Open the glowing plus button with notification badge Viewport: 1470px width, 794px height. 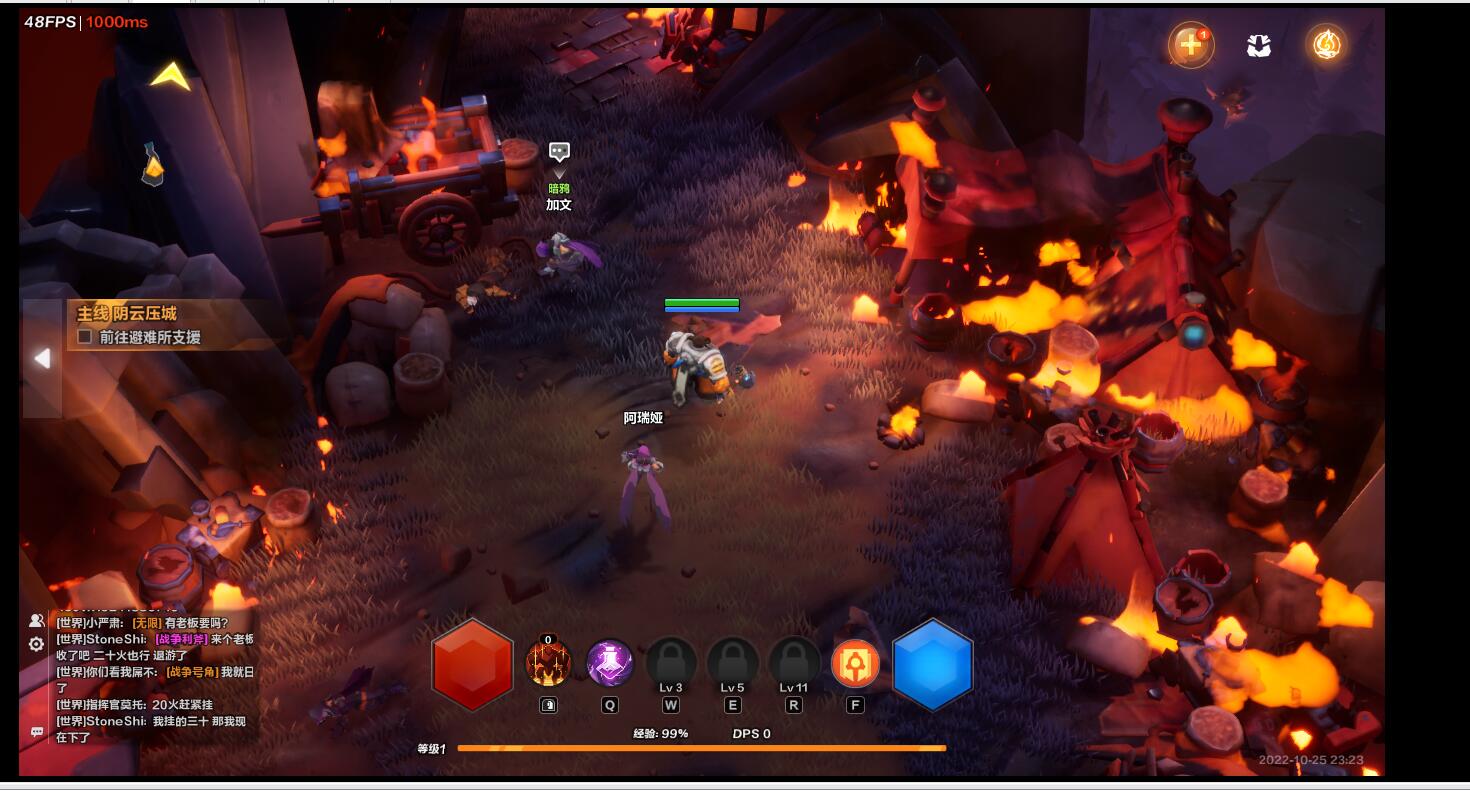pos(1190,45)
